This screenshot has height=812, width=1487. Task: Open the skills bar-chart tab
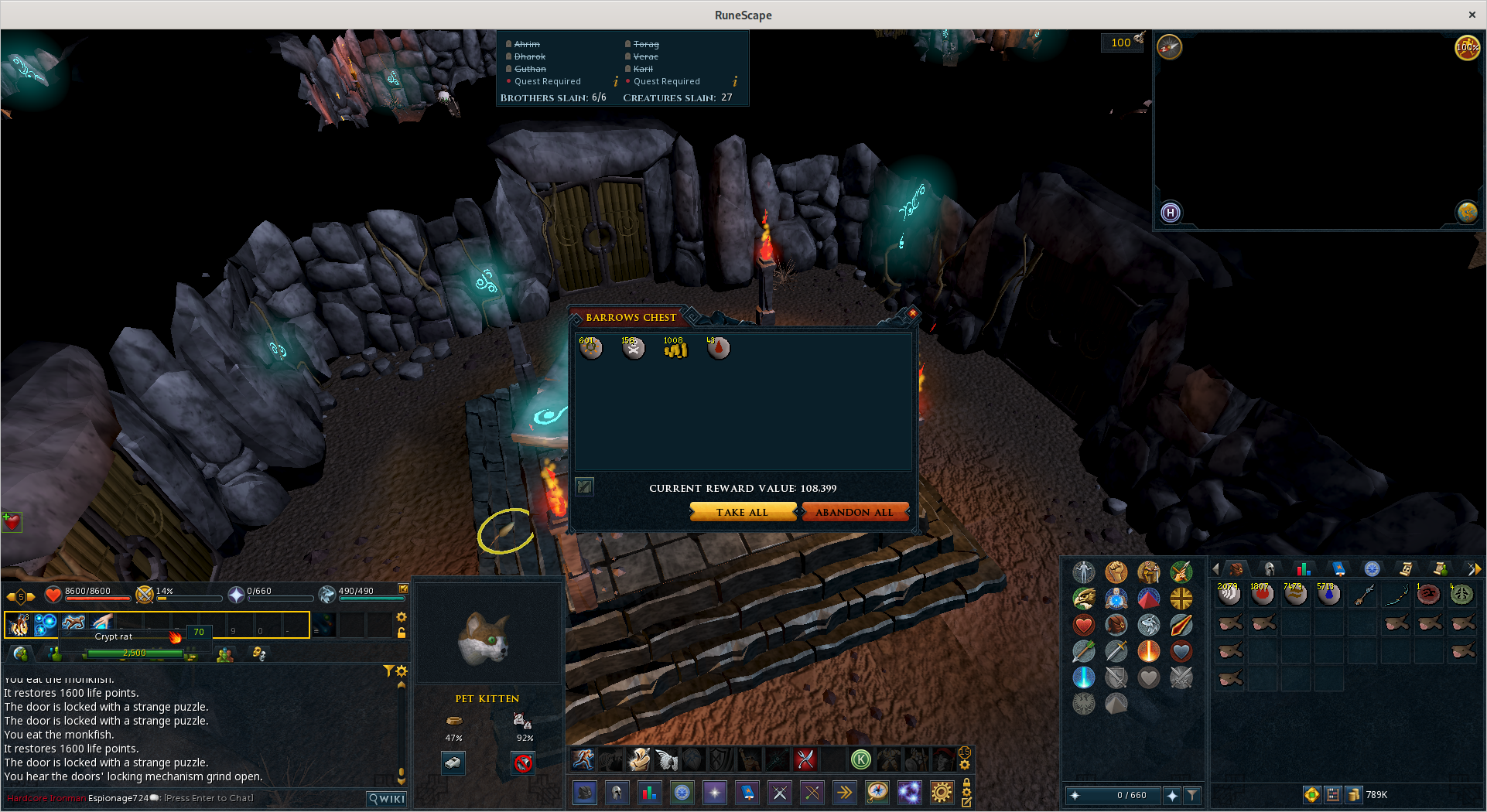point(1303,569)
